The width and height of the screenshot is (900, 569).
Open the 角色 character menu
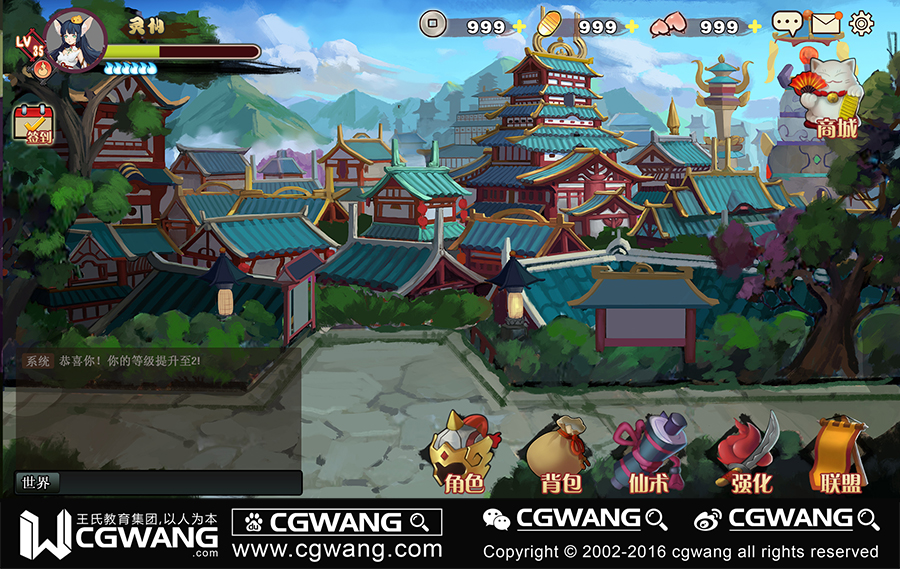463,455
